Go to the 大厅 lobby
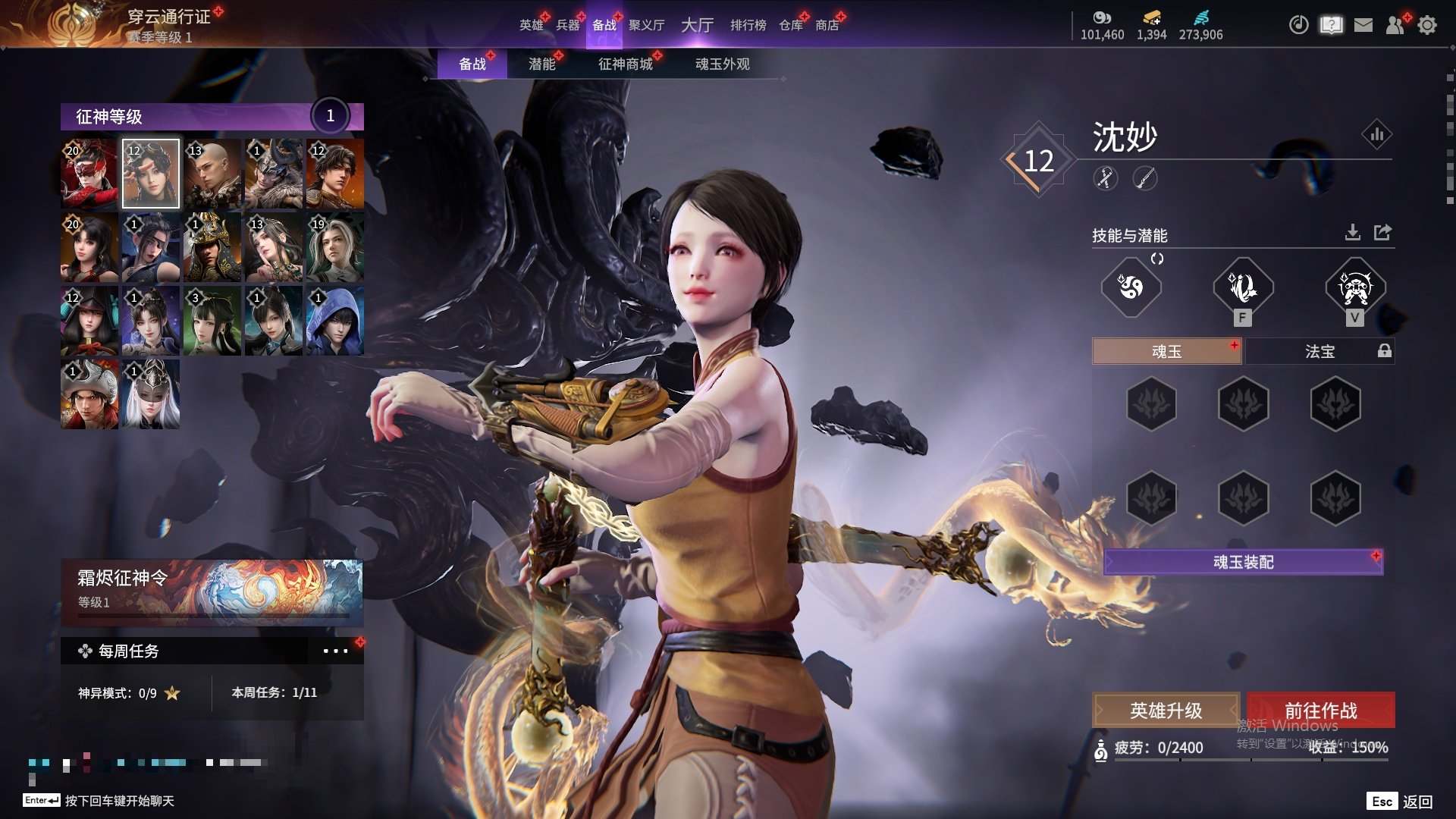Screen dimensions: 1456x819 pyautogui.click(x=697, y=25)
